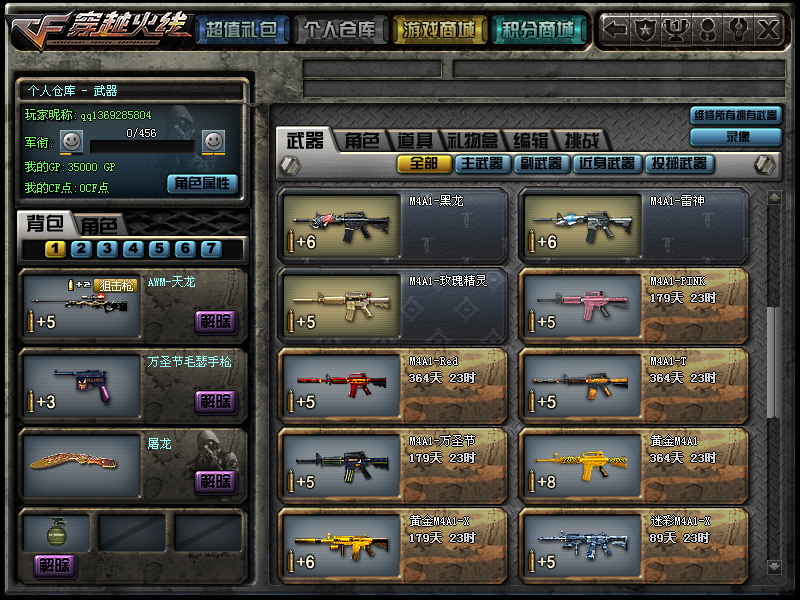Go to the 游戏商城 game shop
Screen dimensions: 800x600
(x=438, y=30)
